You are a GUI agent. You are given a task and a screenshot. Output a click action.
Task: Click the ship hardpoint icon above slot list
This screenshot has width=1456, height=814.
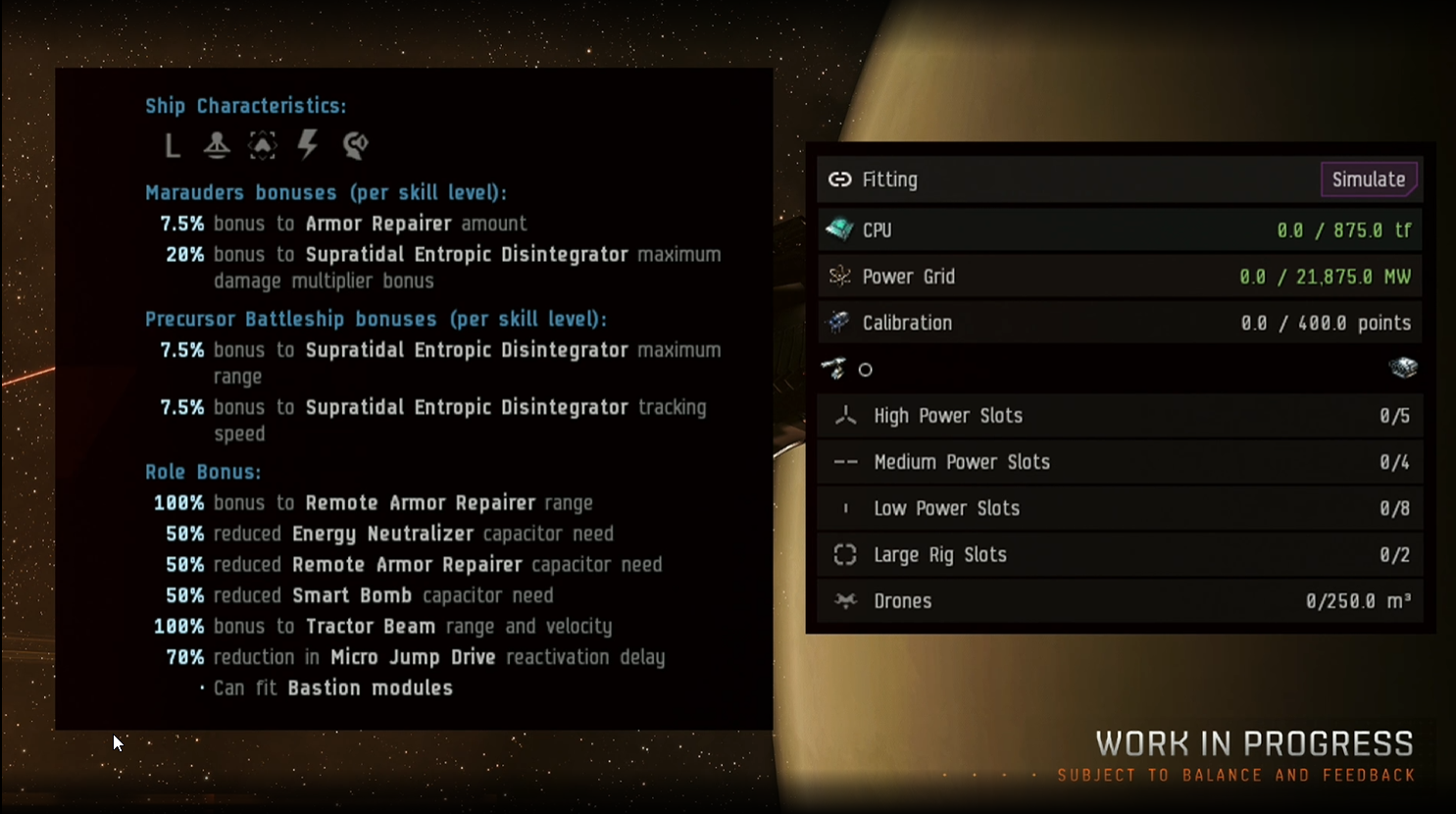(834, 370)
